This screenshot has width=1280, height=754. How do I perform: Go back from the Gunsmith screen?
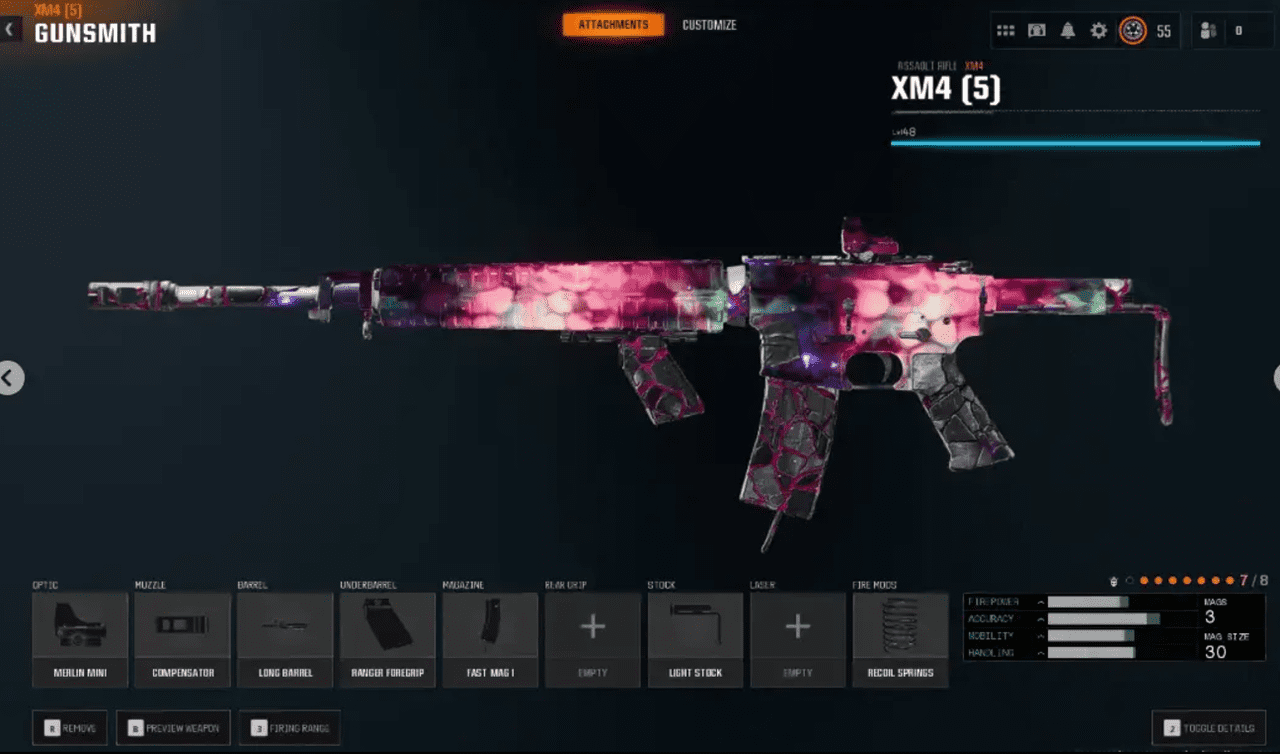coord(10,30)
